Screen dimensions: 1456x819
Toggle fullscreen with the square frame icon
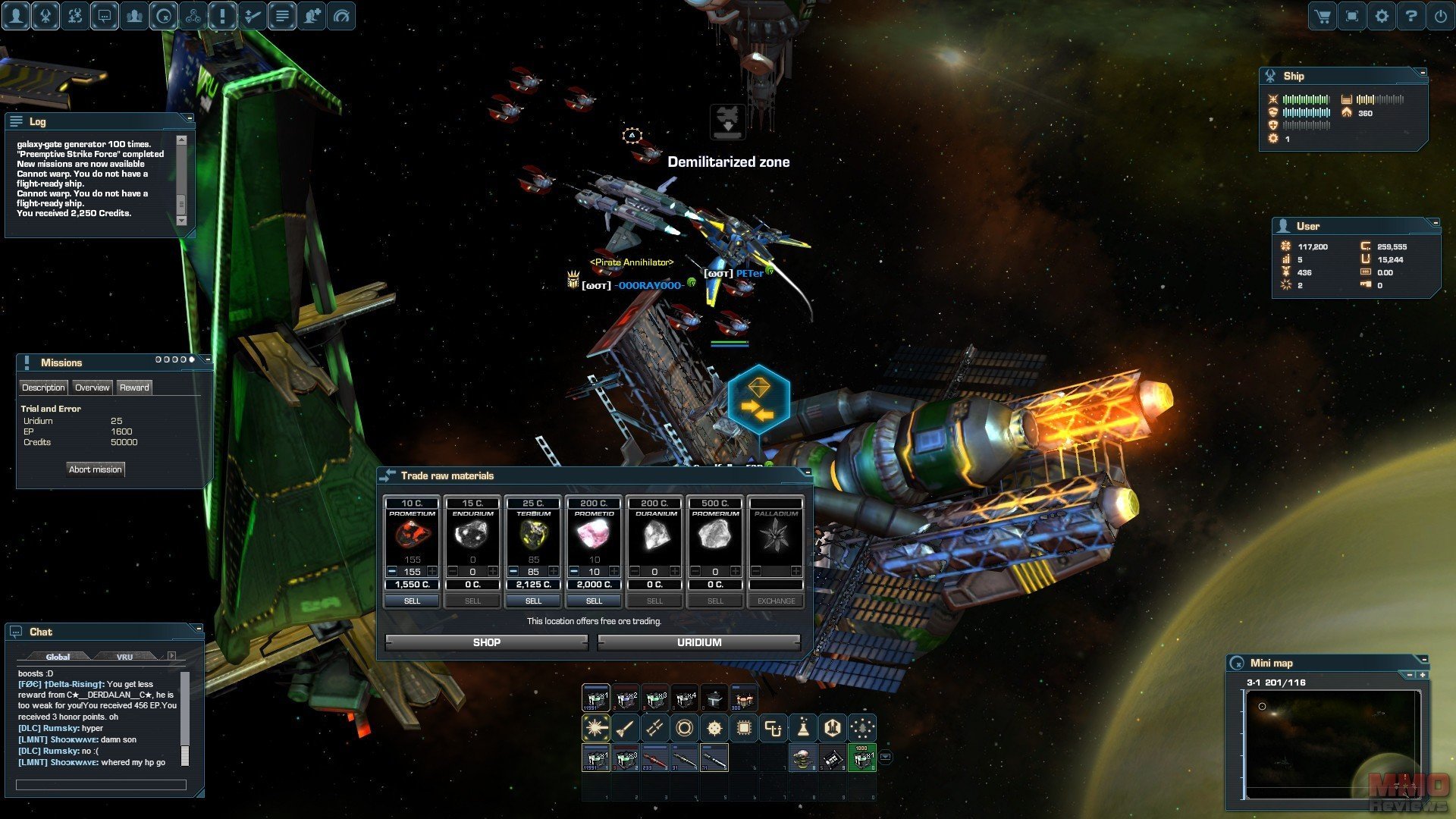pos(1352,16)
